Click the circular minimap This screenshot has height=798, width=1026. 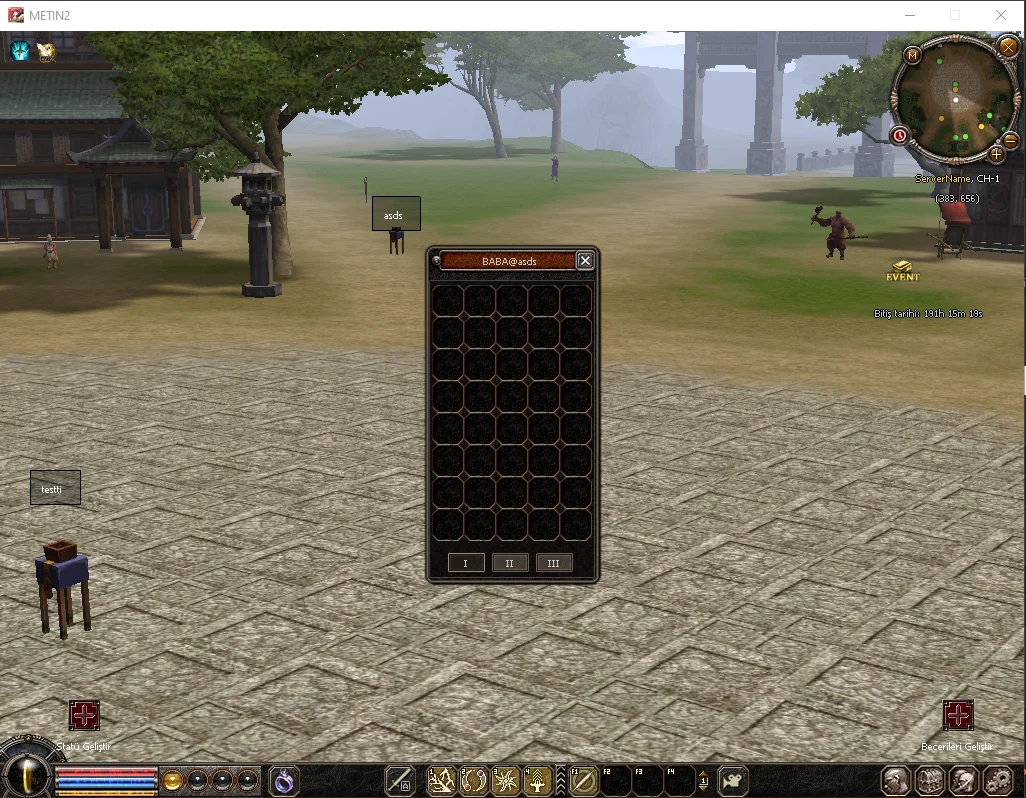click(955, 100)
